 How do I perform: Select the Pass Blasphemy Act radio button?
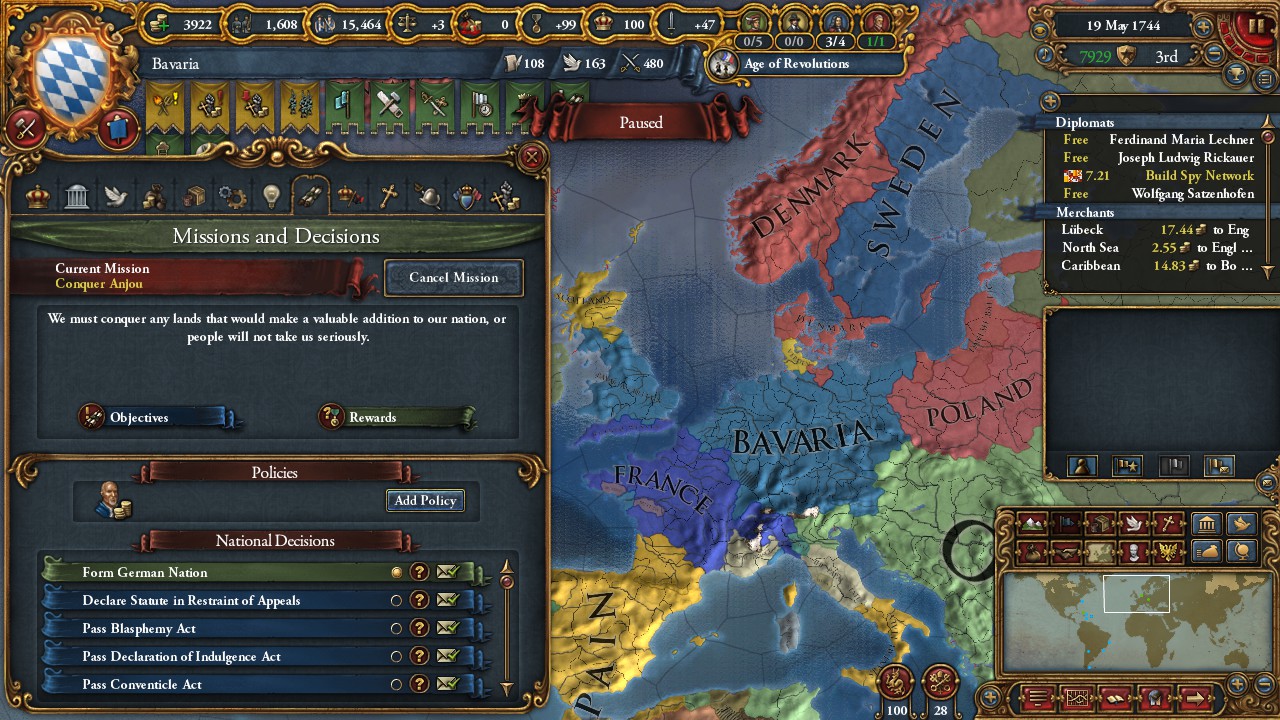pyautogui.click(x=397, y=628)
